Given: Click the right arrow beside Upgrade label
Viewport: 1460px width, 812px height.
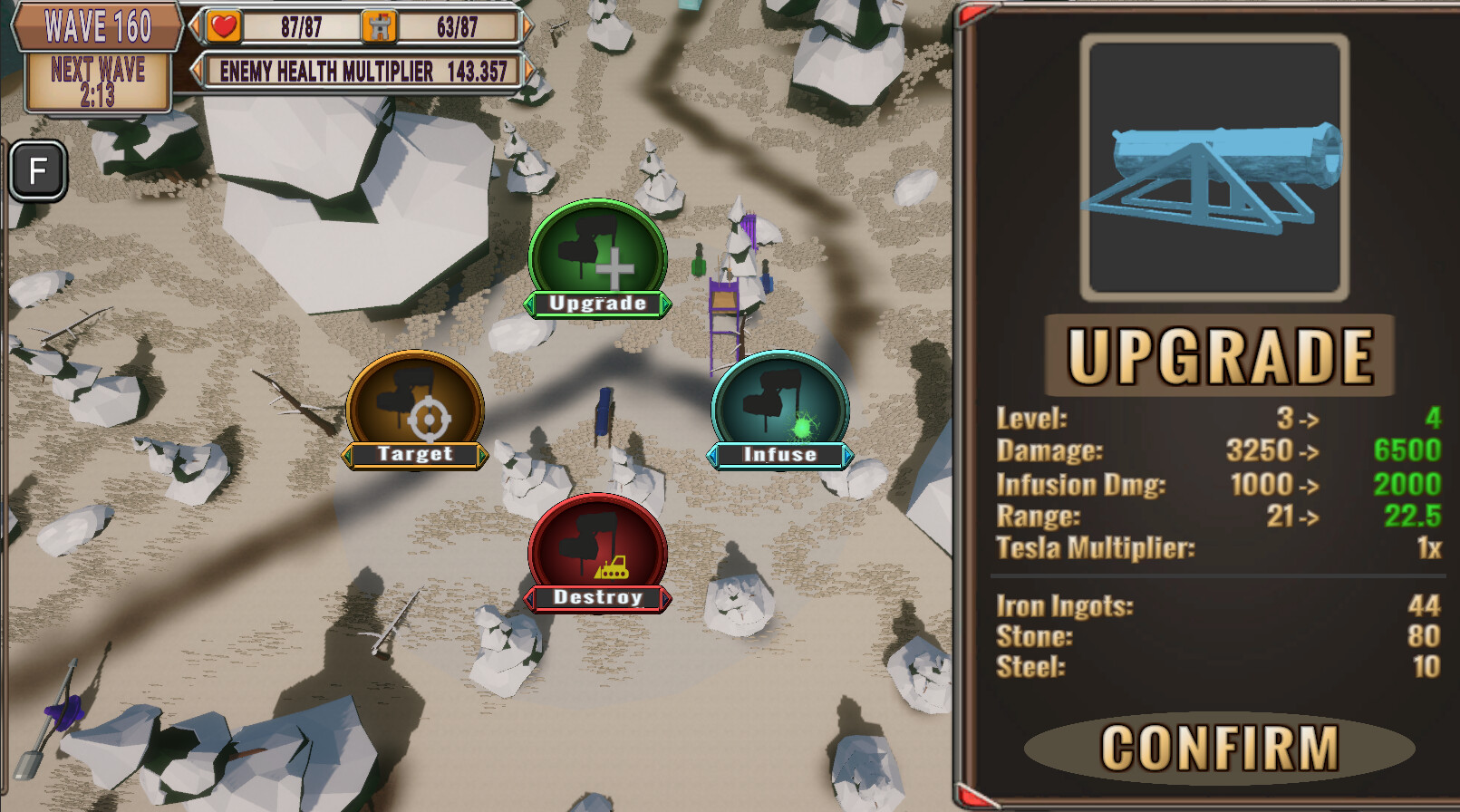Looking at the screenshot, I should click(664, 305).
